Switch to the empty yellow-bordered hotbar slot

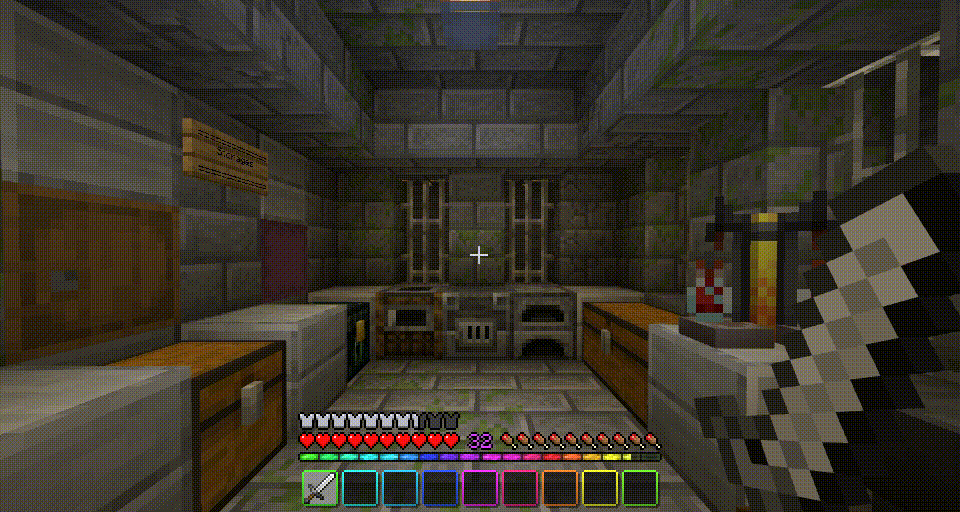[600, 489]
